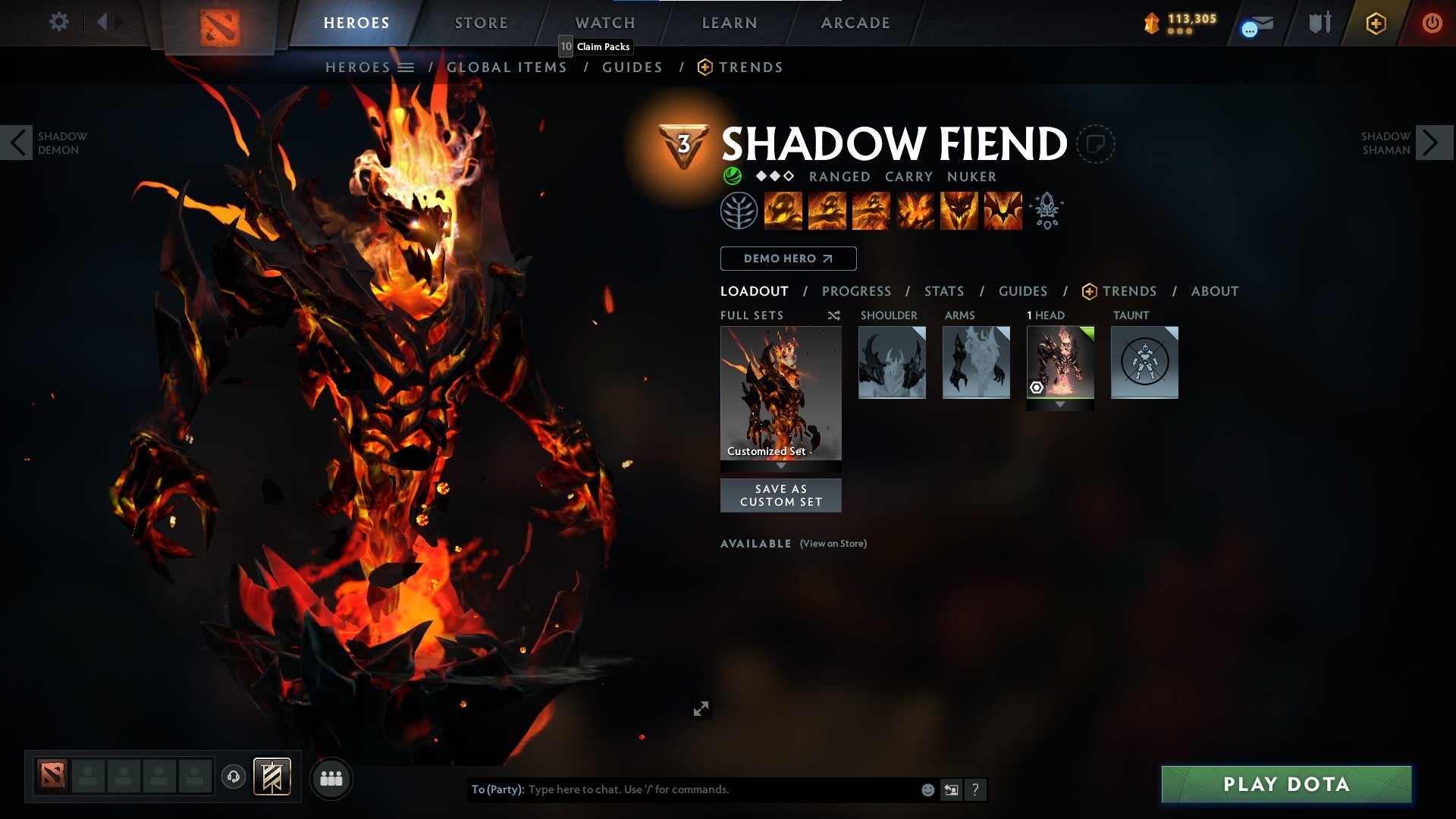
Task: Select the first Shadowraze ability icon
Action: (783, 211)
